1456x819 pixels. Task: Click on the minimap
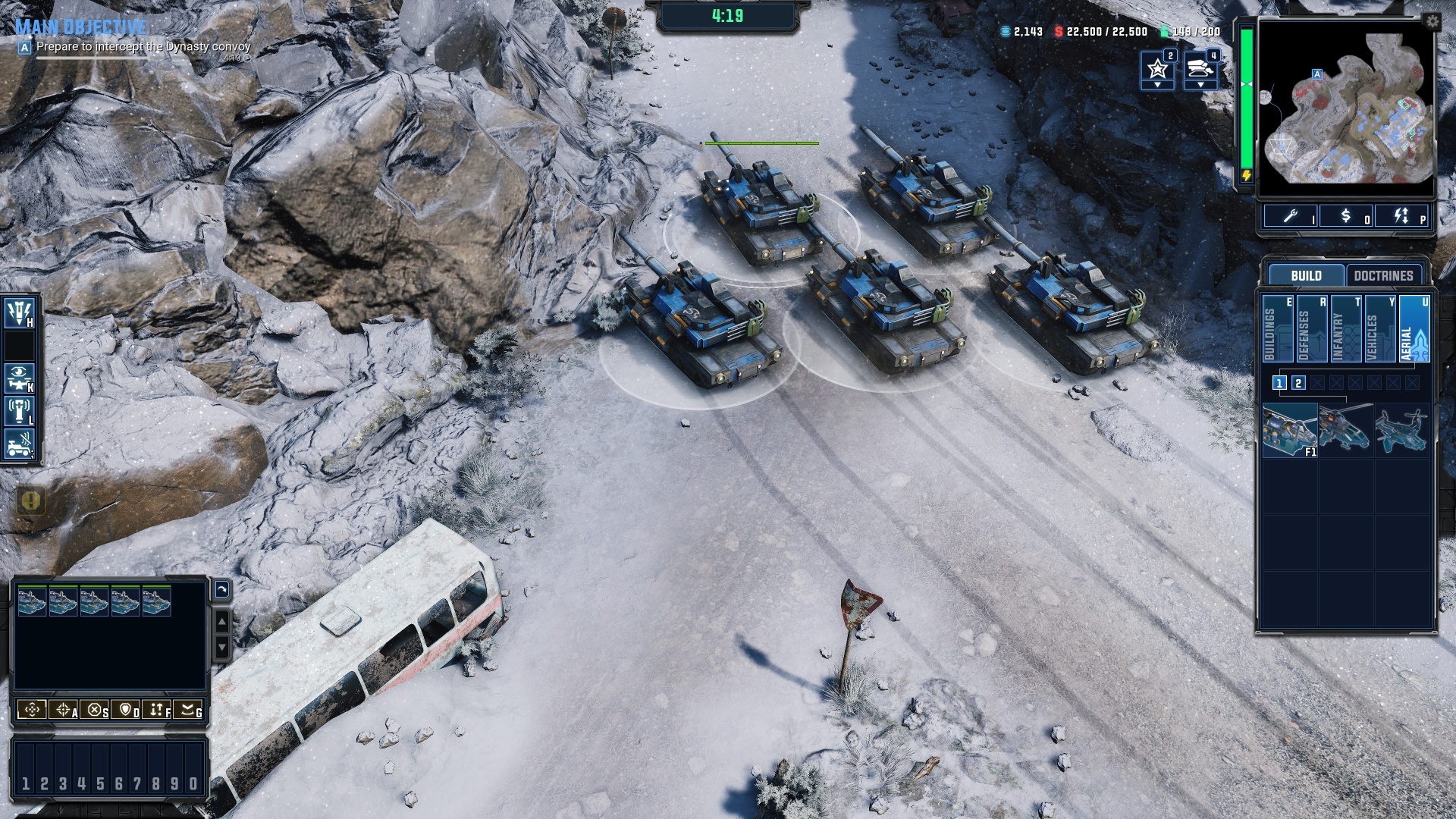pos(1346,110)
